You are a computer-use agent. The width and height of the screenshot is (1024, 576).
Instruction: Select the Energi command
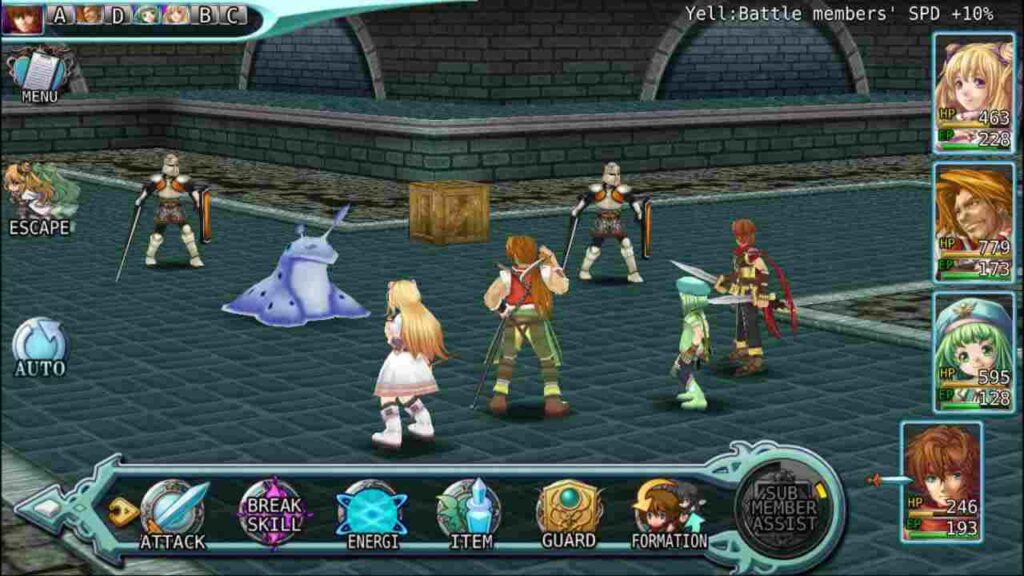point(372,513)
